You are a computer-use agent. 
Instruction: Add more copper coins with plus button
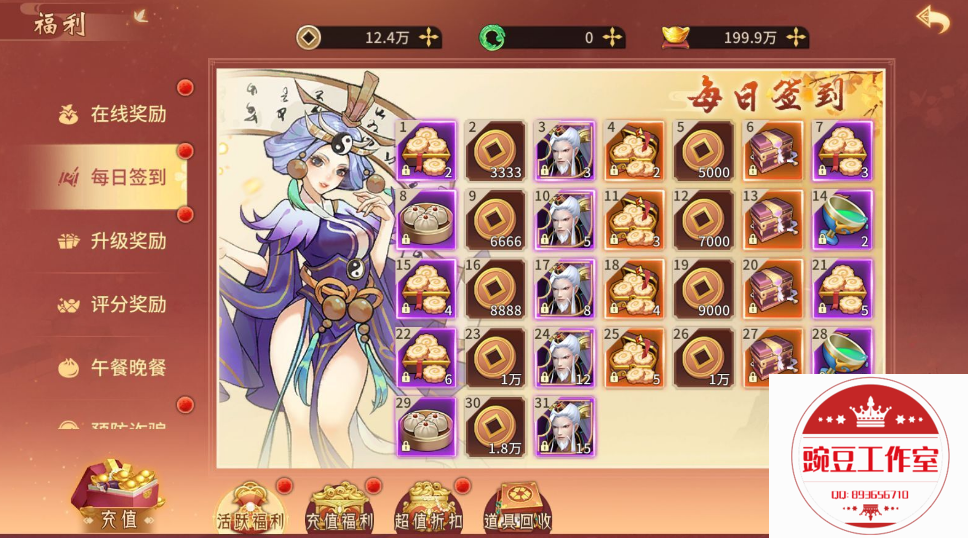pyautogui.click(x=428, y=38)
